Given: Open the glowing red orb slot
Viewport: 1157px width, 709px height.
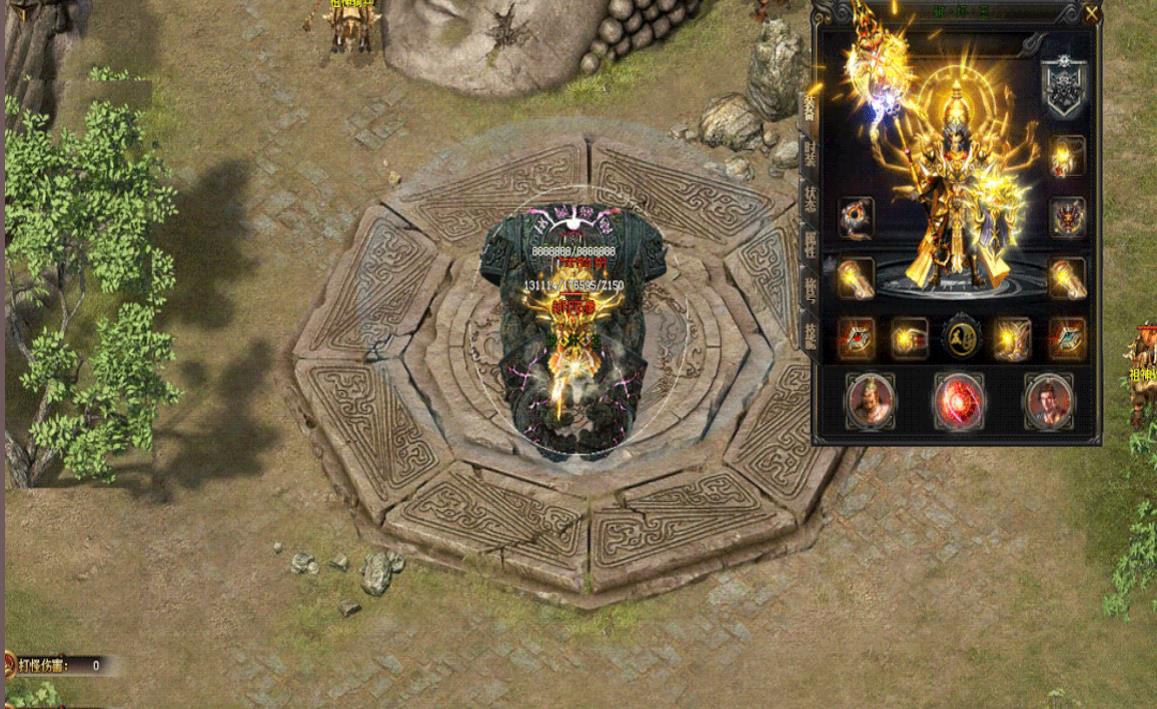Looking at the screenshot, I should coord(959,401).
